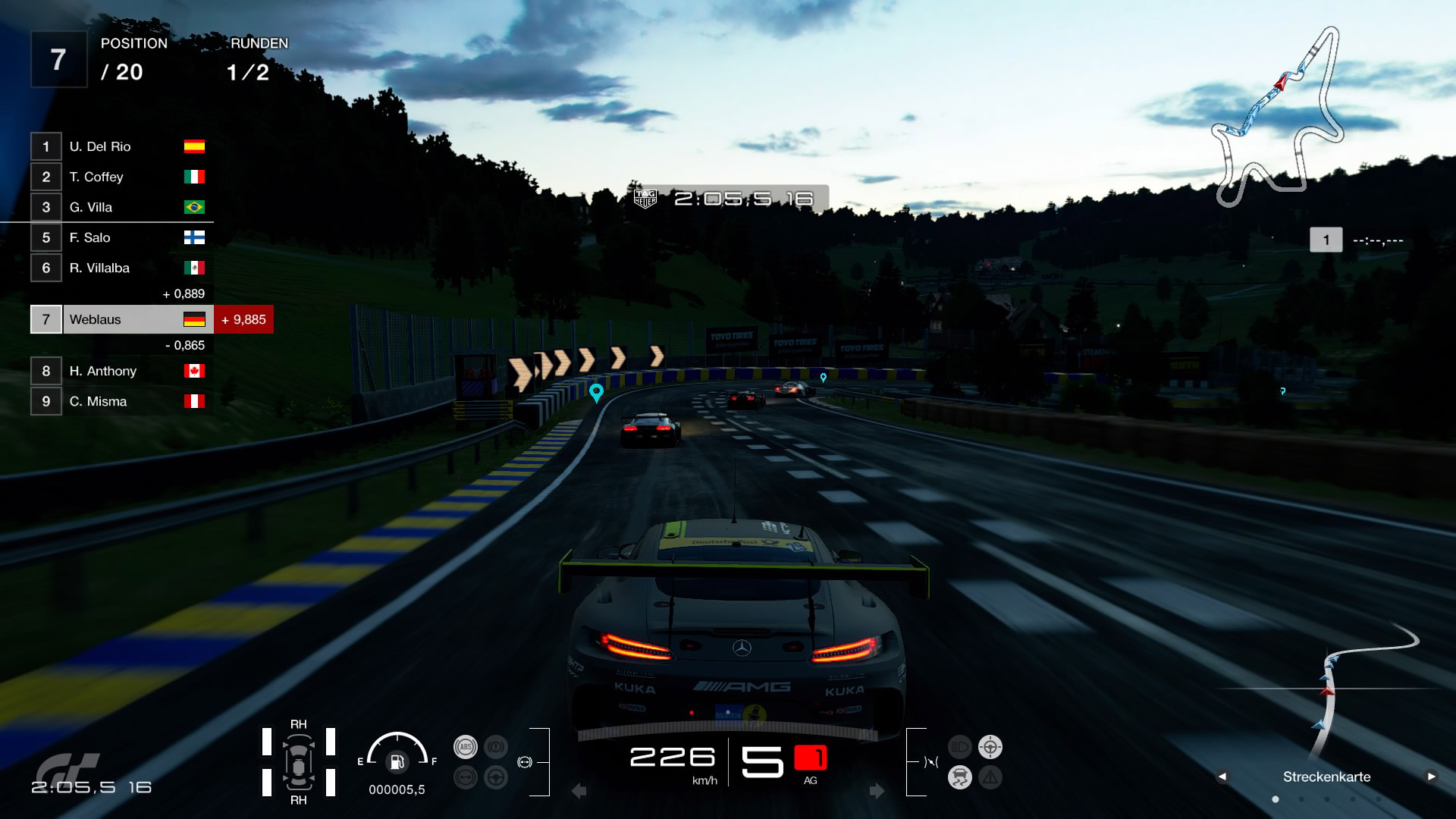Click the fuel gauge pump icon

397,761
